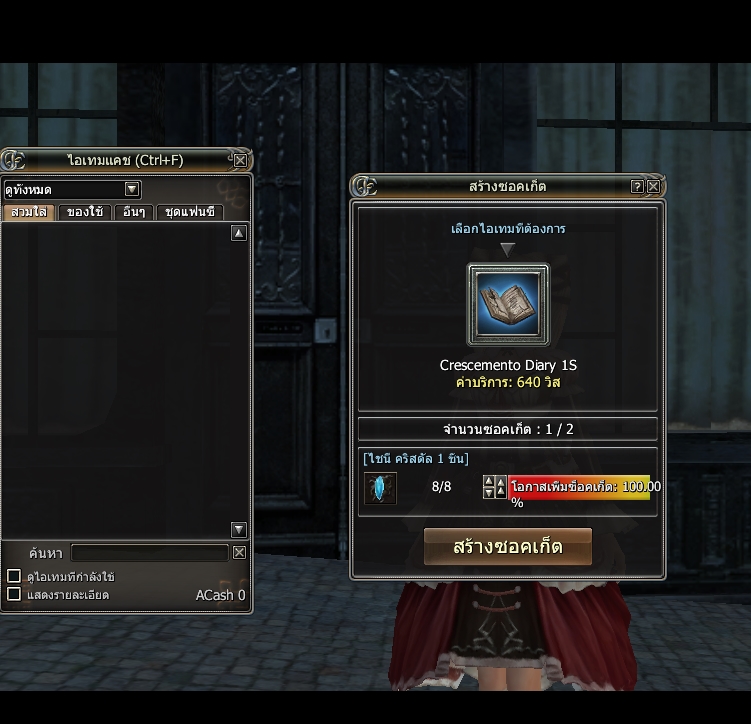The height and width of the screenshot is (724, 751).
Task: Open help for the socket creation window
Action: coord(637,186)
